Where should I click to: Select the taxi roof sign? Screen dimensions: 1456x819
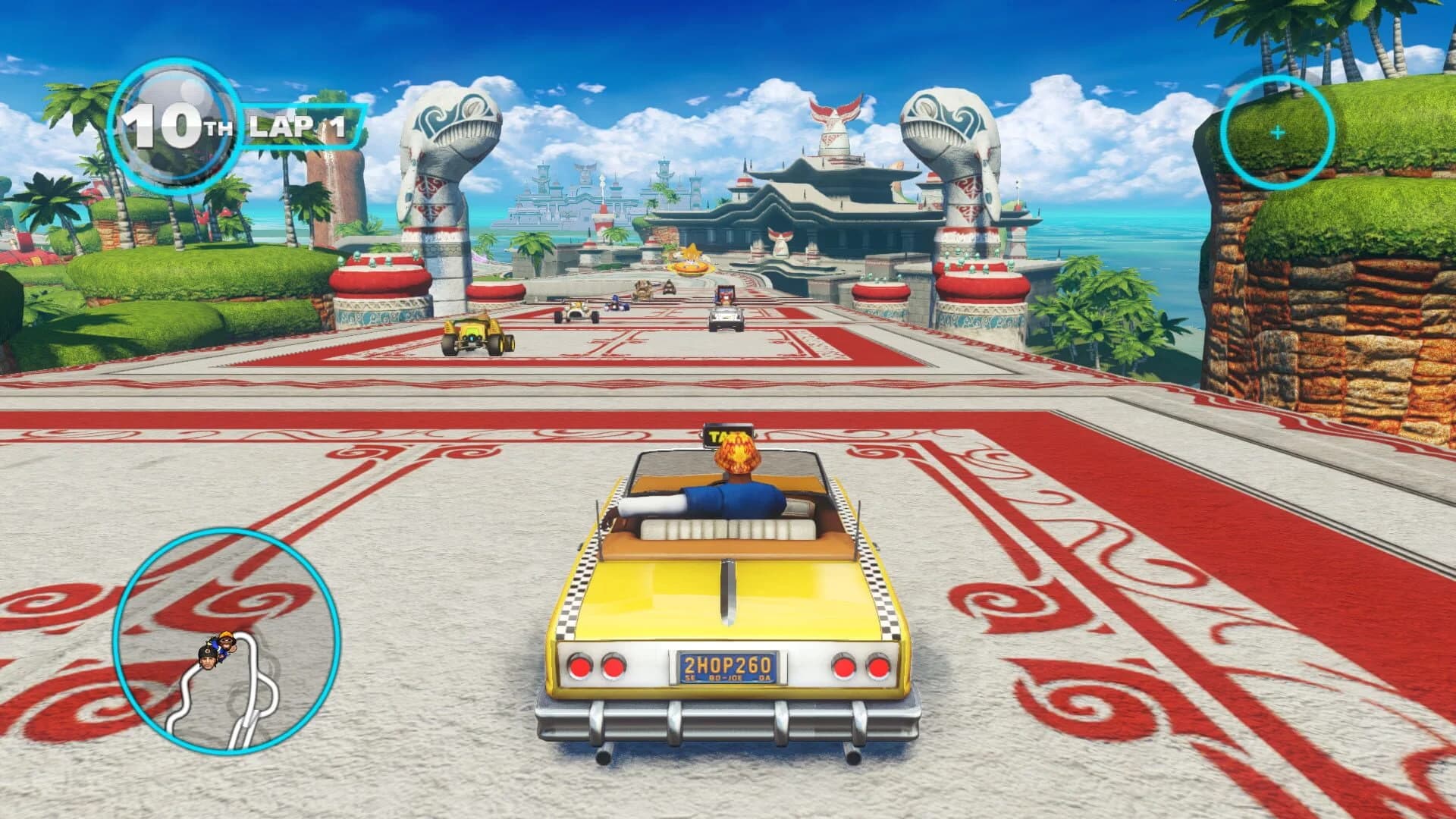(x=728, y=433)
